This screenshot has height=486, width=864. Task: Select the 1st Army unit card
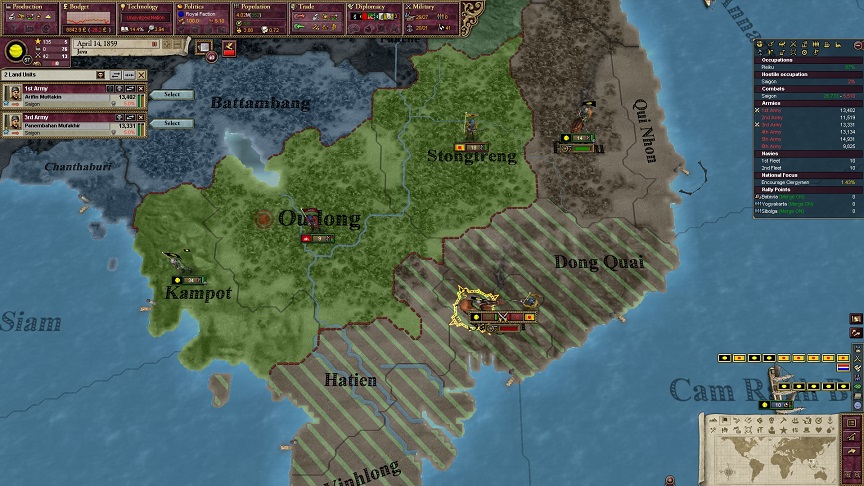point(72,94)
